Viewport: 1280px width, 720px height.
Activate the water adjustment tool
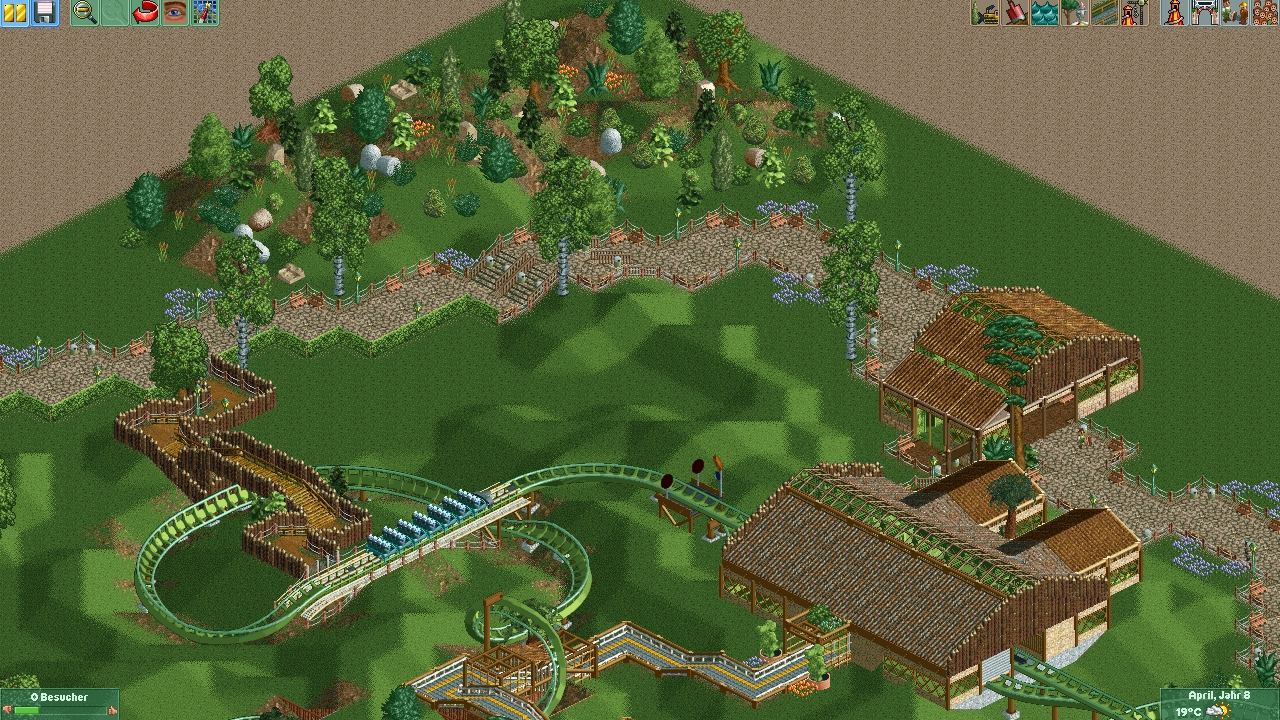1045,12
